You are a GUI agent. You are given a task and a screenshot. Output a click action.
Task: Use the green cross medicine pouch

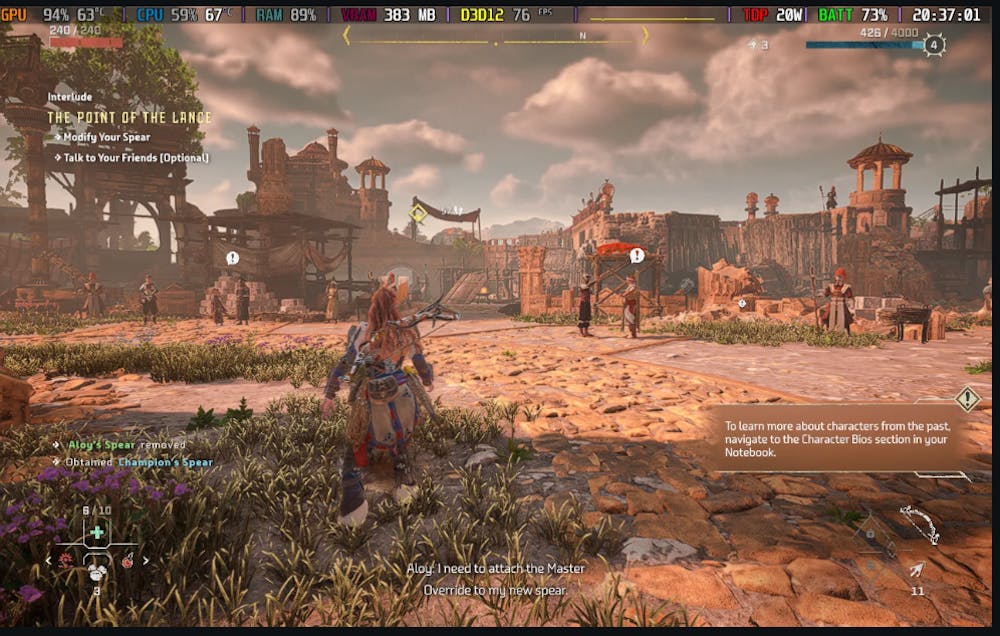point(97,532)
